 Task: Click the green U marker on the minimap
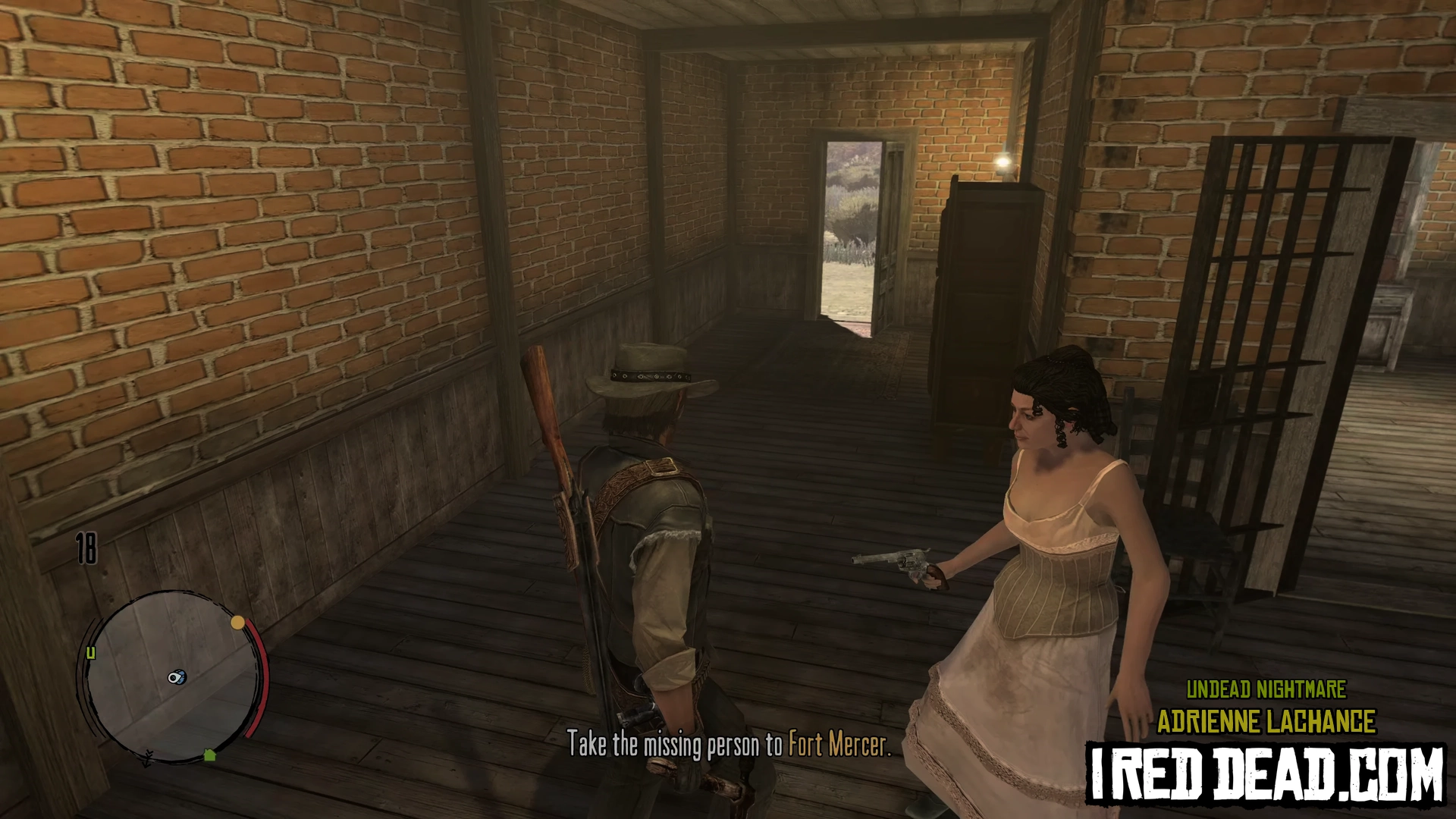pos(91,653)
